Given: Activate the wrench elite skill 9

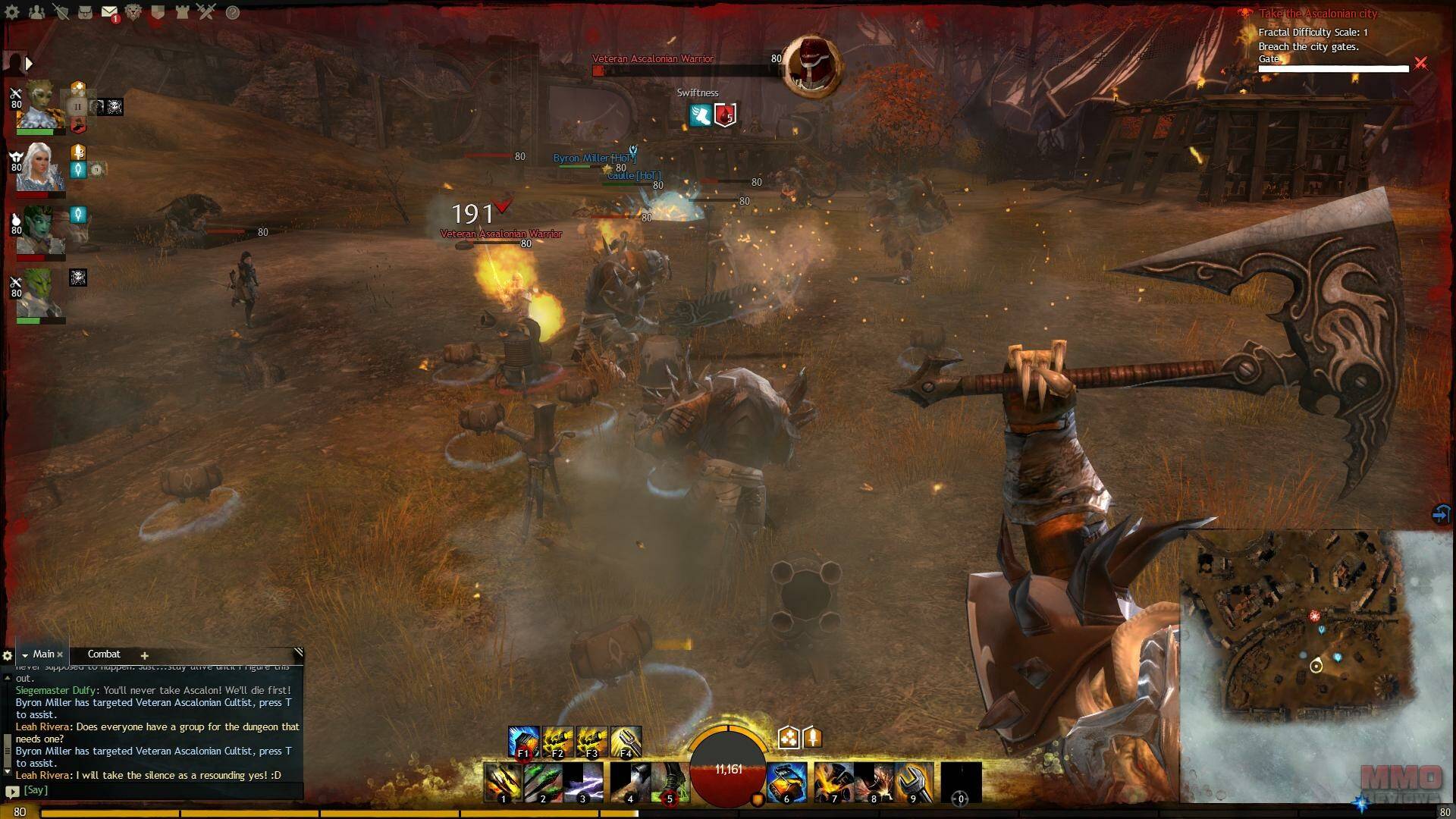Looking at the screenshot, I should pyautogui.click(x=913, y=783).
